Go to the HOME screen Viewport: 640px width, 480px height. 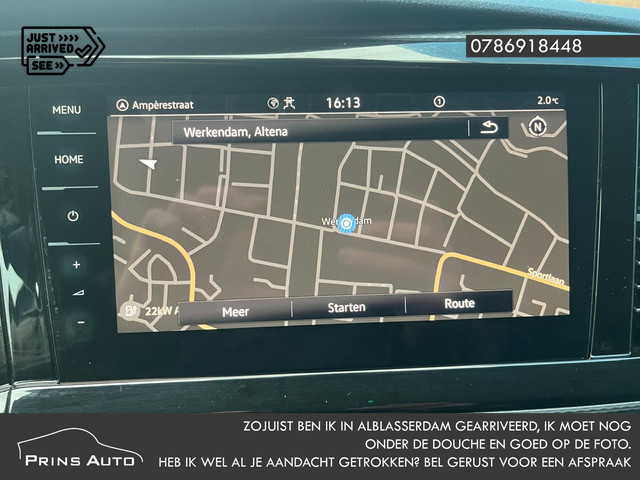pyautogui.click(x=69, y=159)
